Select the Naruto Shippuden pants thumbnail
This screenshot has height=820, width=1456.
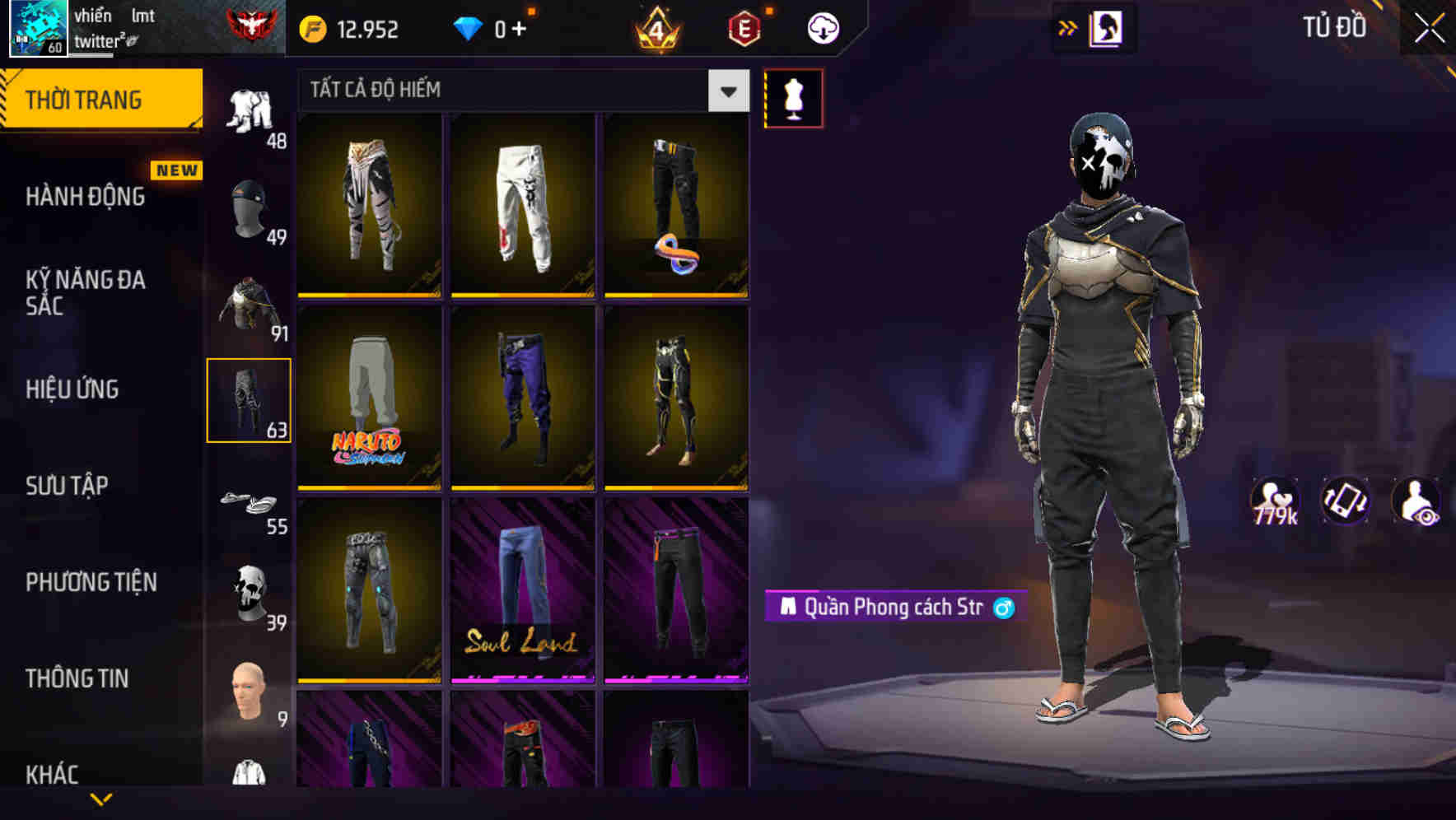click(368, 398)
